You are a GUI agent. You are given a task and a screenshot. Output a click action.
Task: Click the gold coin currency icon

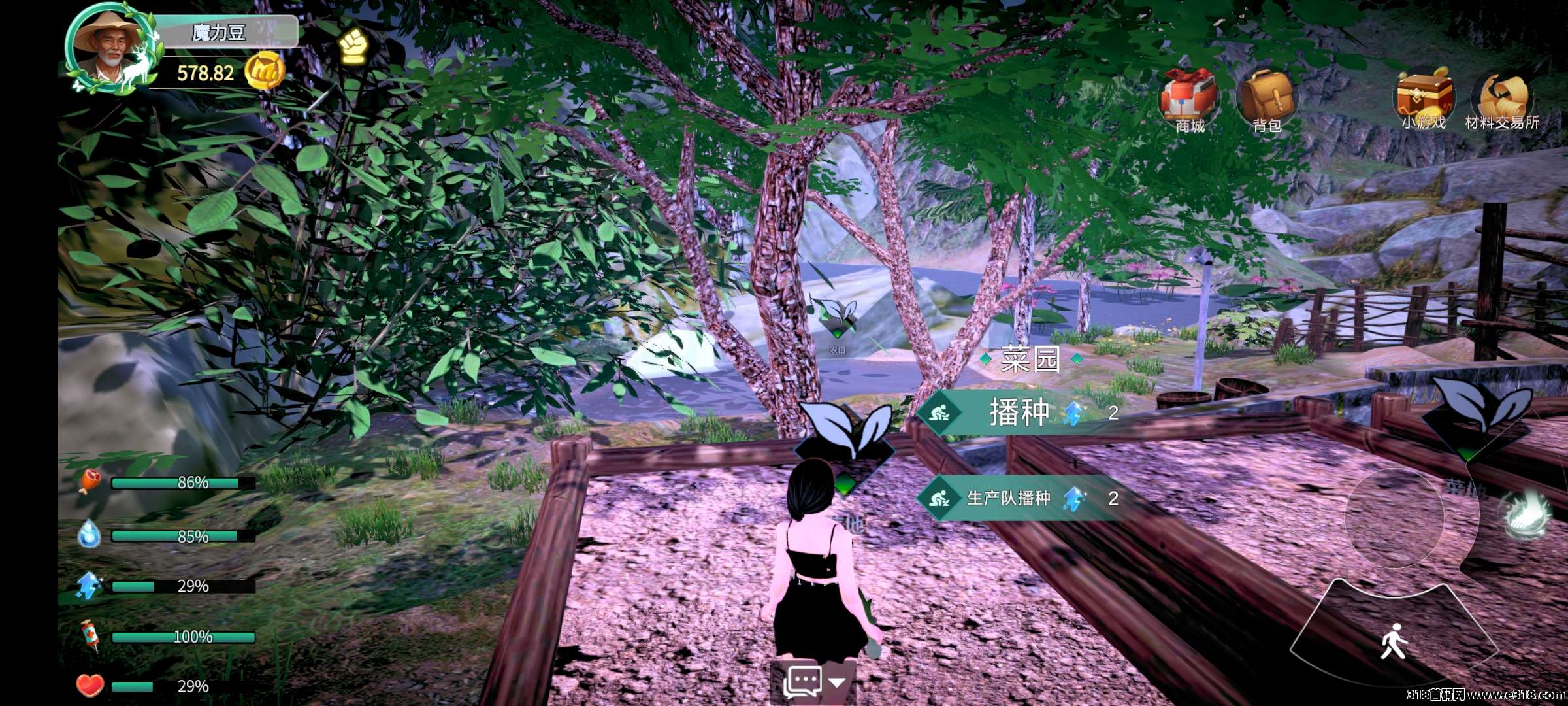point(264,71)
